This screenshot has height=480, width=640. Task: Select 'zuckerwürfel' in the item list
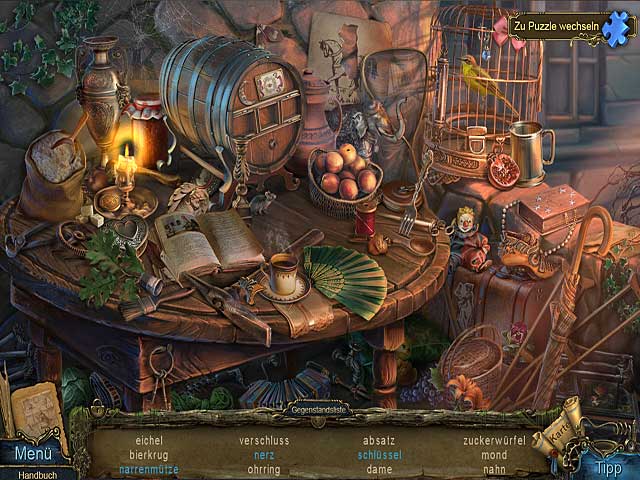click(x=494, y=440)
